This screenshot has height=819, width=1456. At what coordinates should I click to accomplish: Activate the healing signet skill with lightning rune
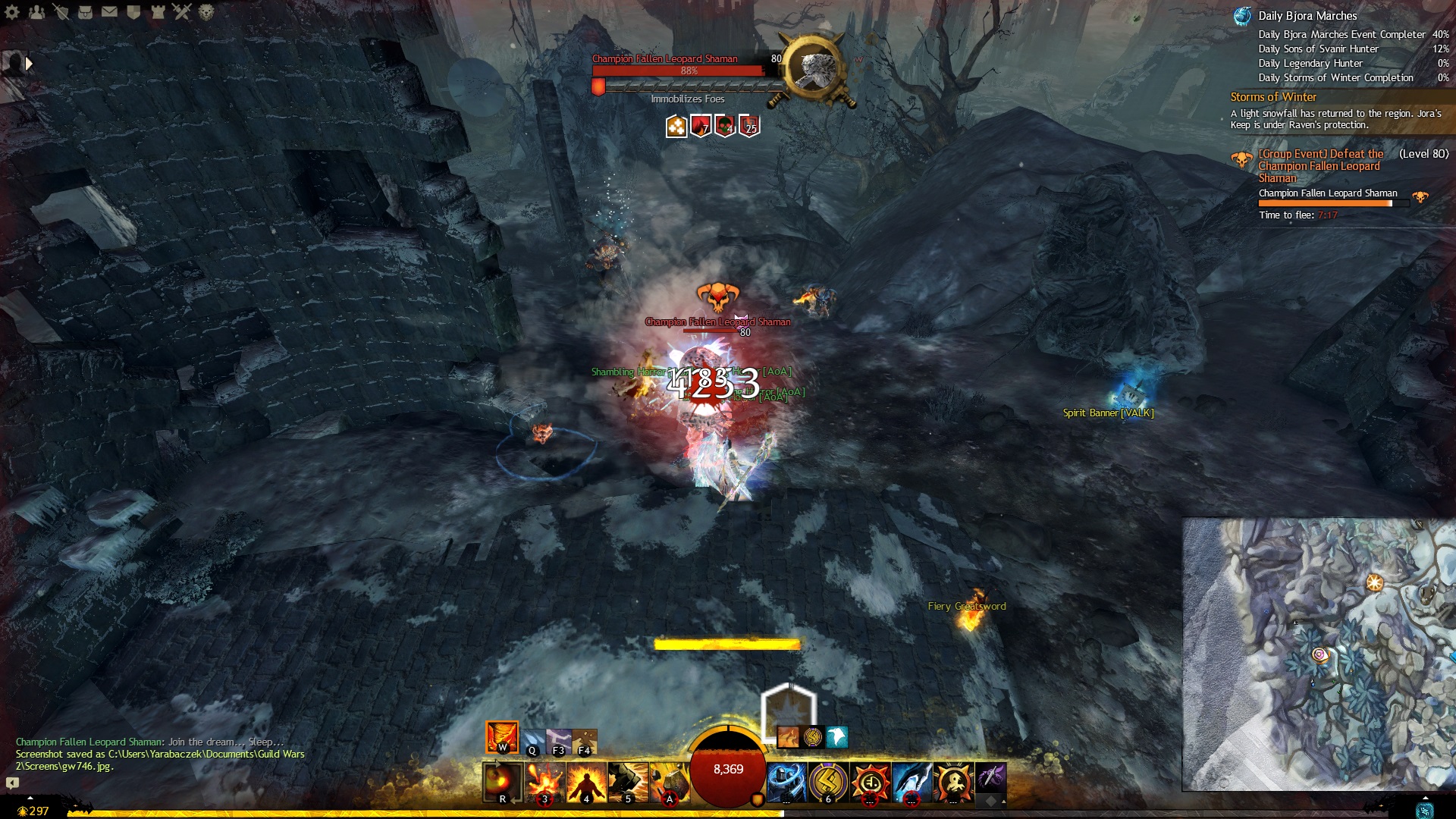point(827,782)
